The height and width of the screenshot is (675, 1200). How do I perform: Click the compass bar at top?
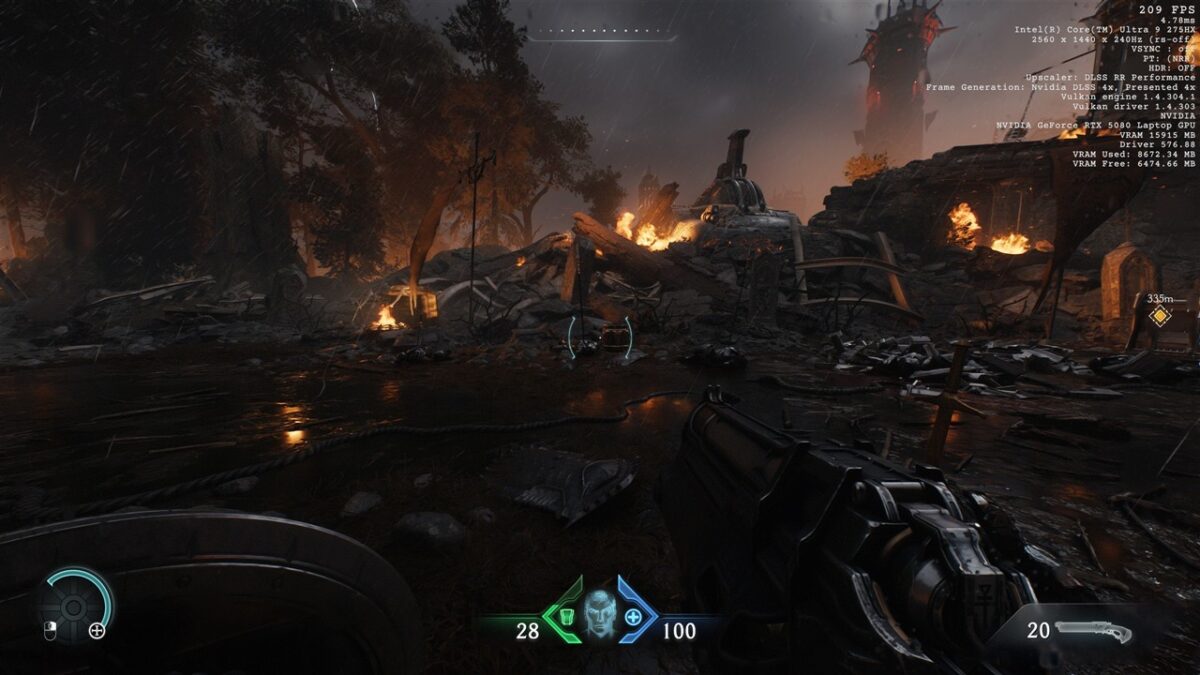coord(600,35)
